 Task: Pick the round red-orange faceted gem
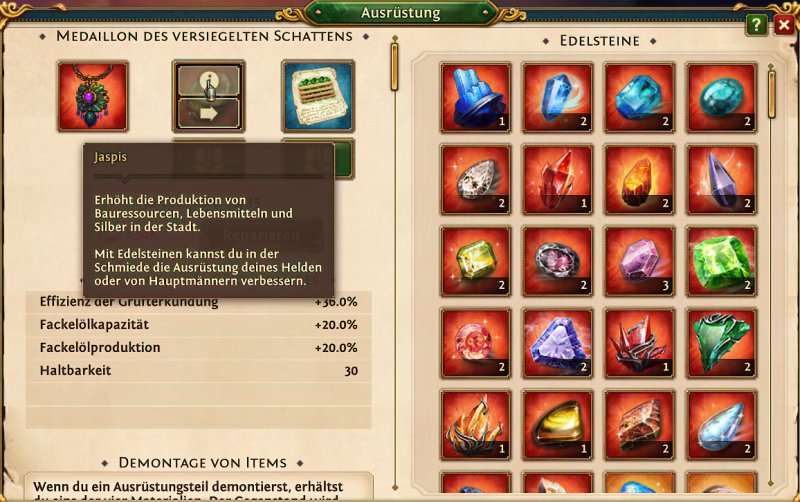[475, 343]
